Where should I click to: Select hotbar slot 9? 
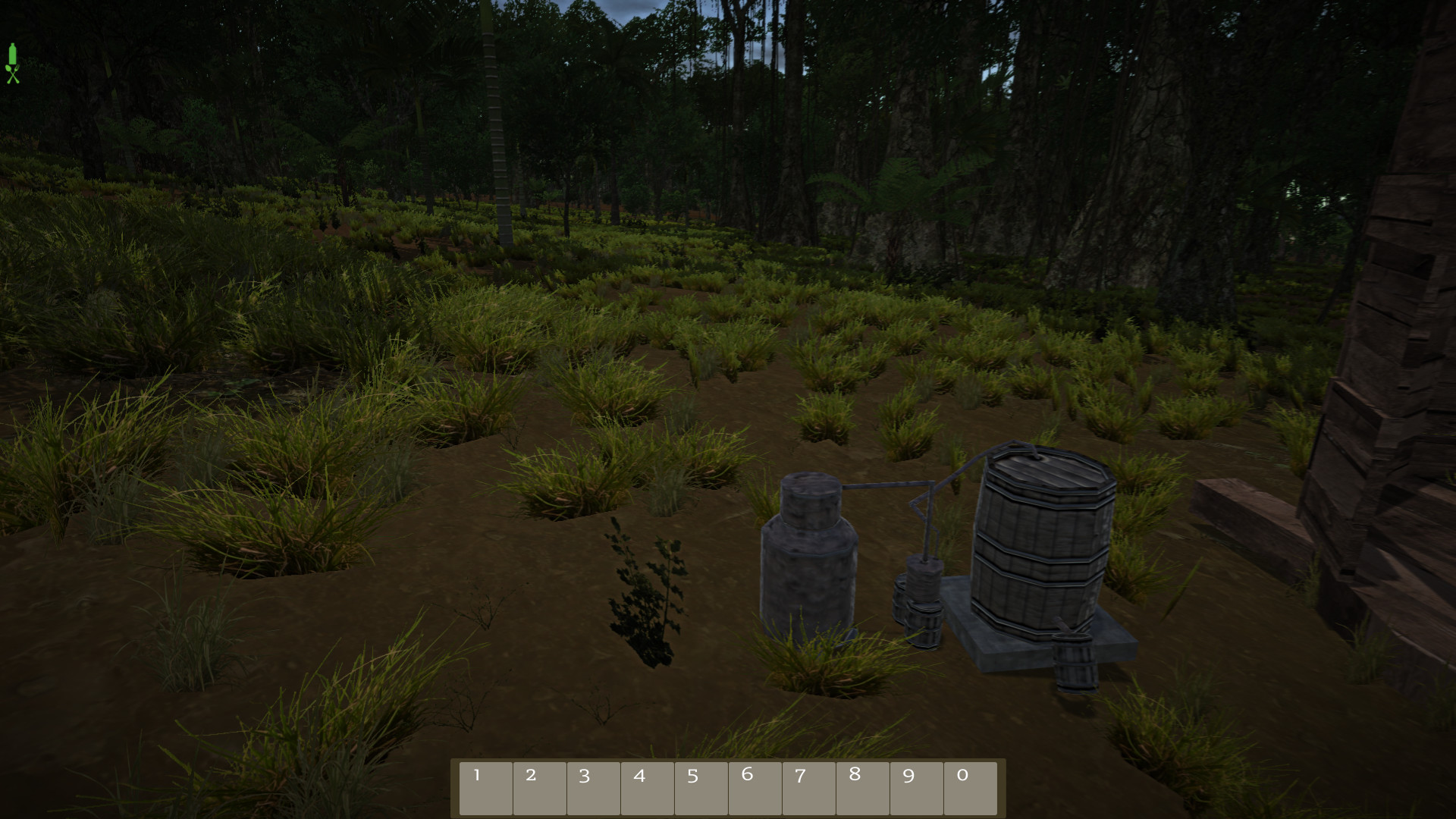click(917, 787)
